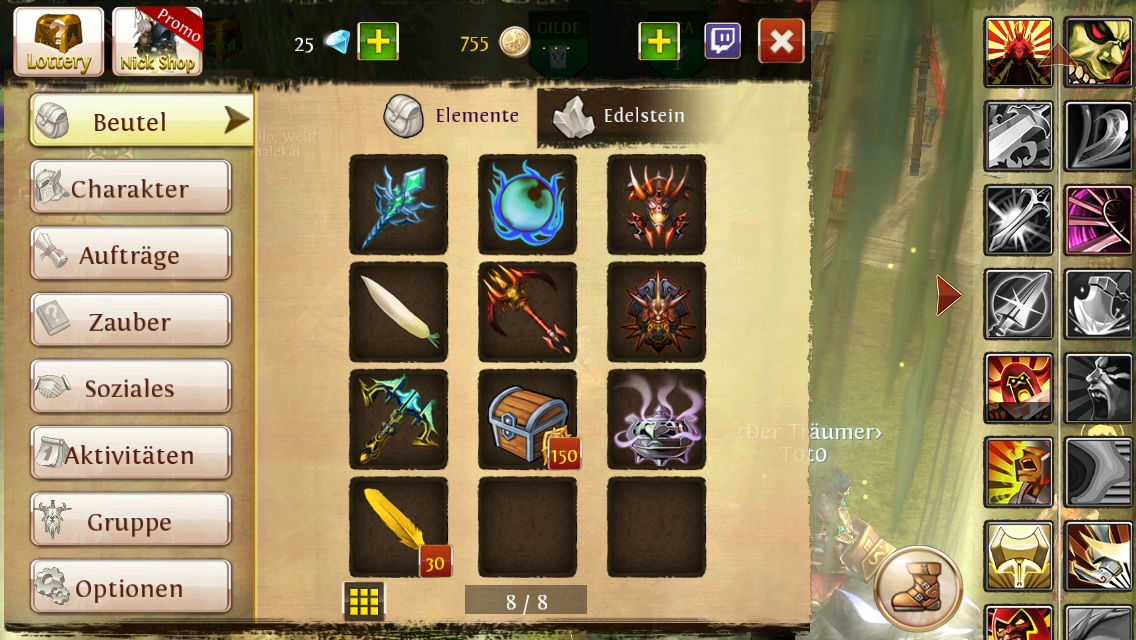Tap the round boot button
The image size is (1136, 640).
(x=917, y=589)
